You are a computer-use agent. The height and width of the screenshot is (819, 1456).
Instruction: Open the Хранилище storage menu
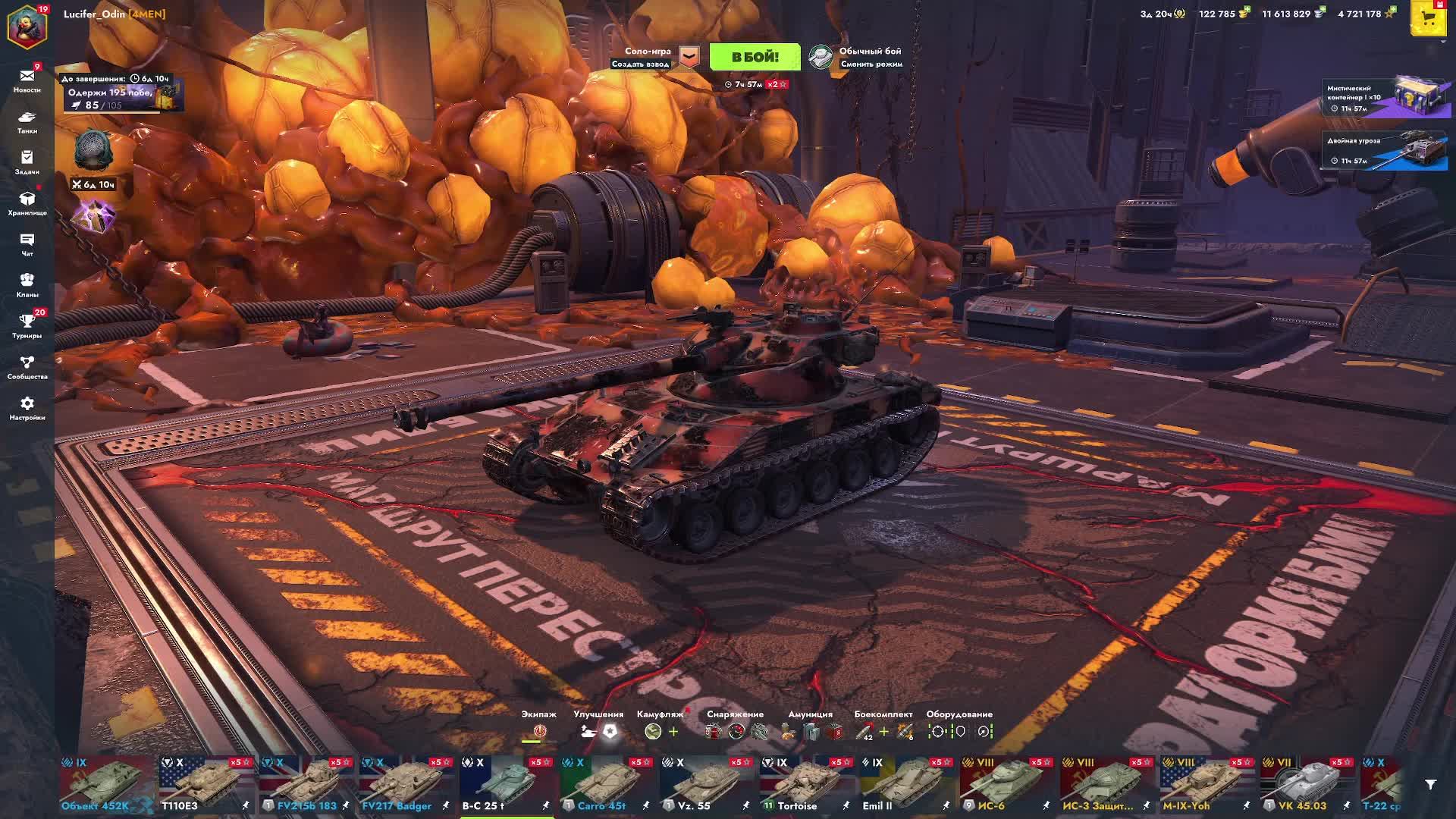click(27, 202)
